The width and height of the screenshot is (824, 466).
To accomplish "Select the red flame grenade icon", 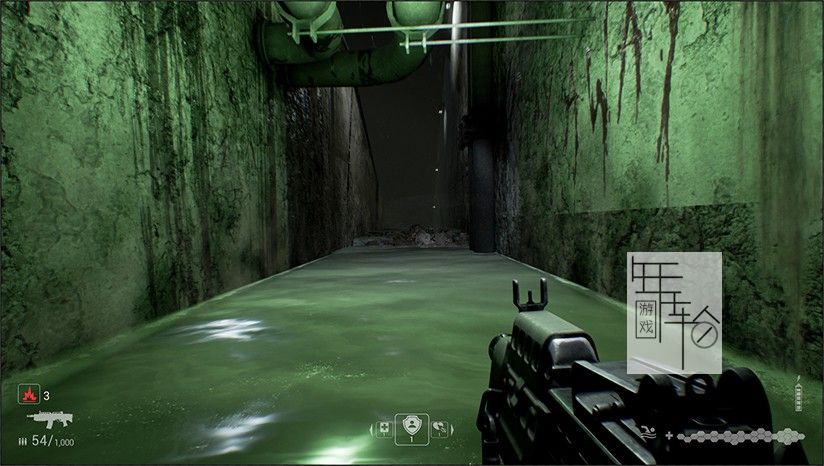I will pyautogui.click(x=29, y=395).
